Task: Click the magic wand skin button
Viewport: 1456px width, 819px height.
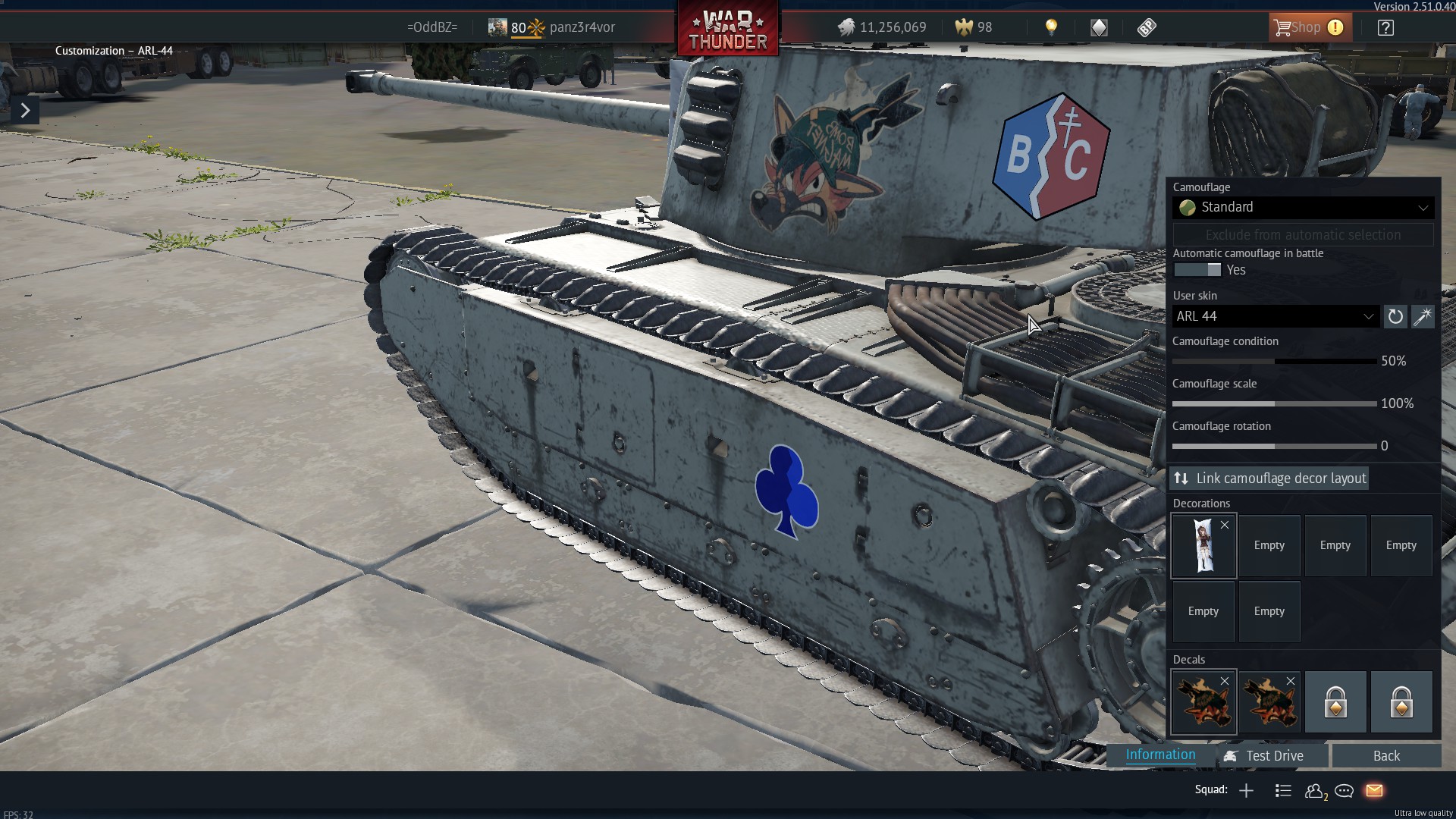Action: click(1423, 316)
